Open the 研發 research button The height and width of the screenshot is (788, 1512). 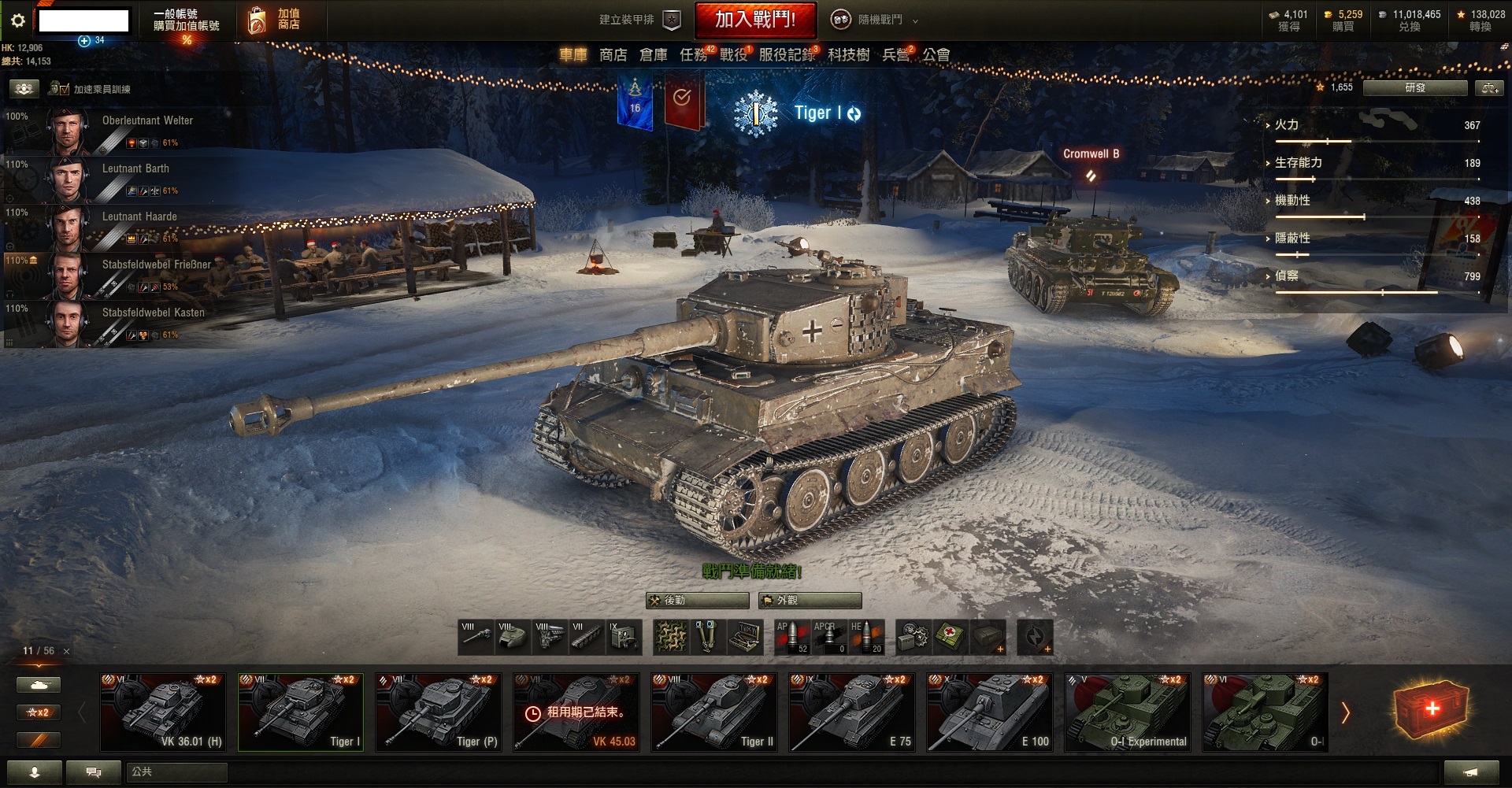click(x=1414, y=88)
